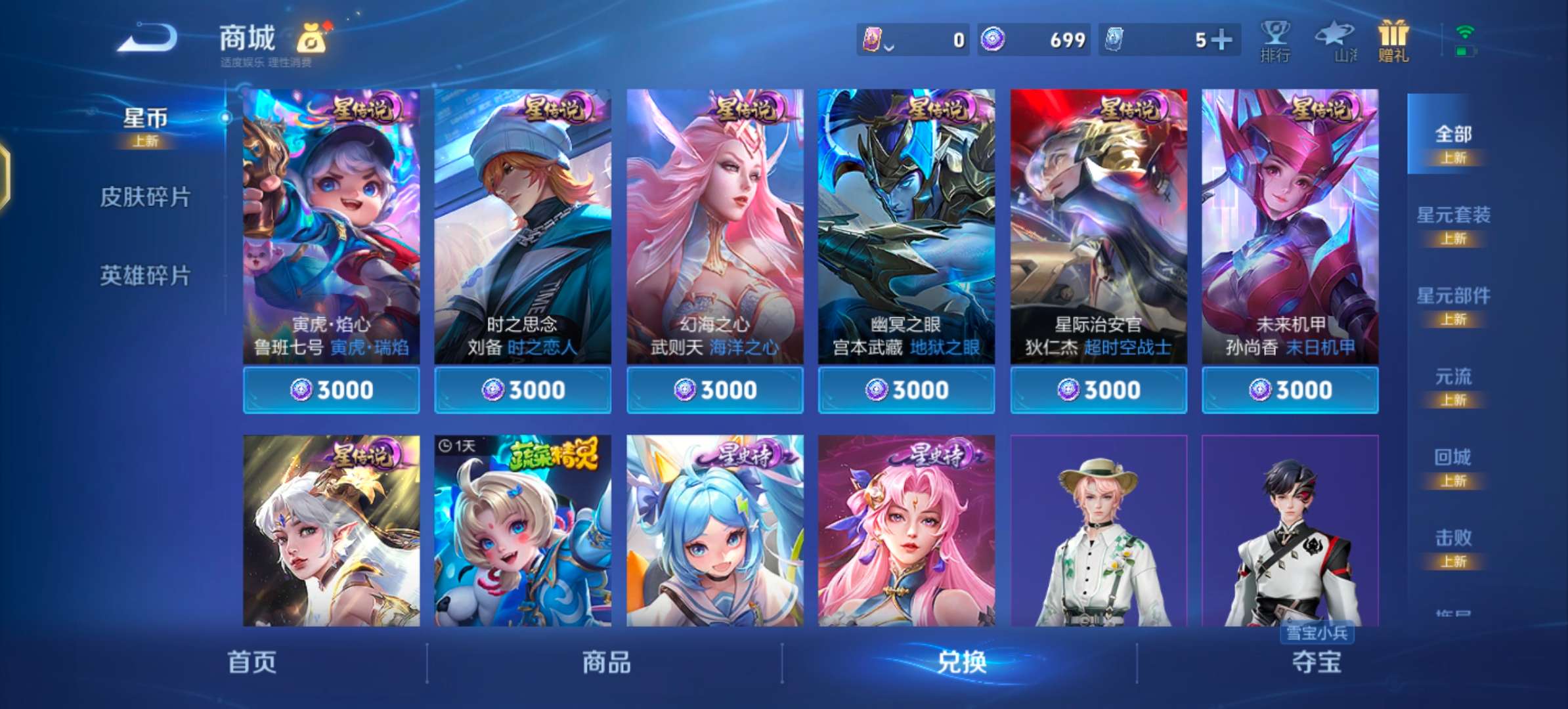Open the wallet icon beside 商城 title
Viewport: 1568px width, 709px height.
[x=310, y=41]
